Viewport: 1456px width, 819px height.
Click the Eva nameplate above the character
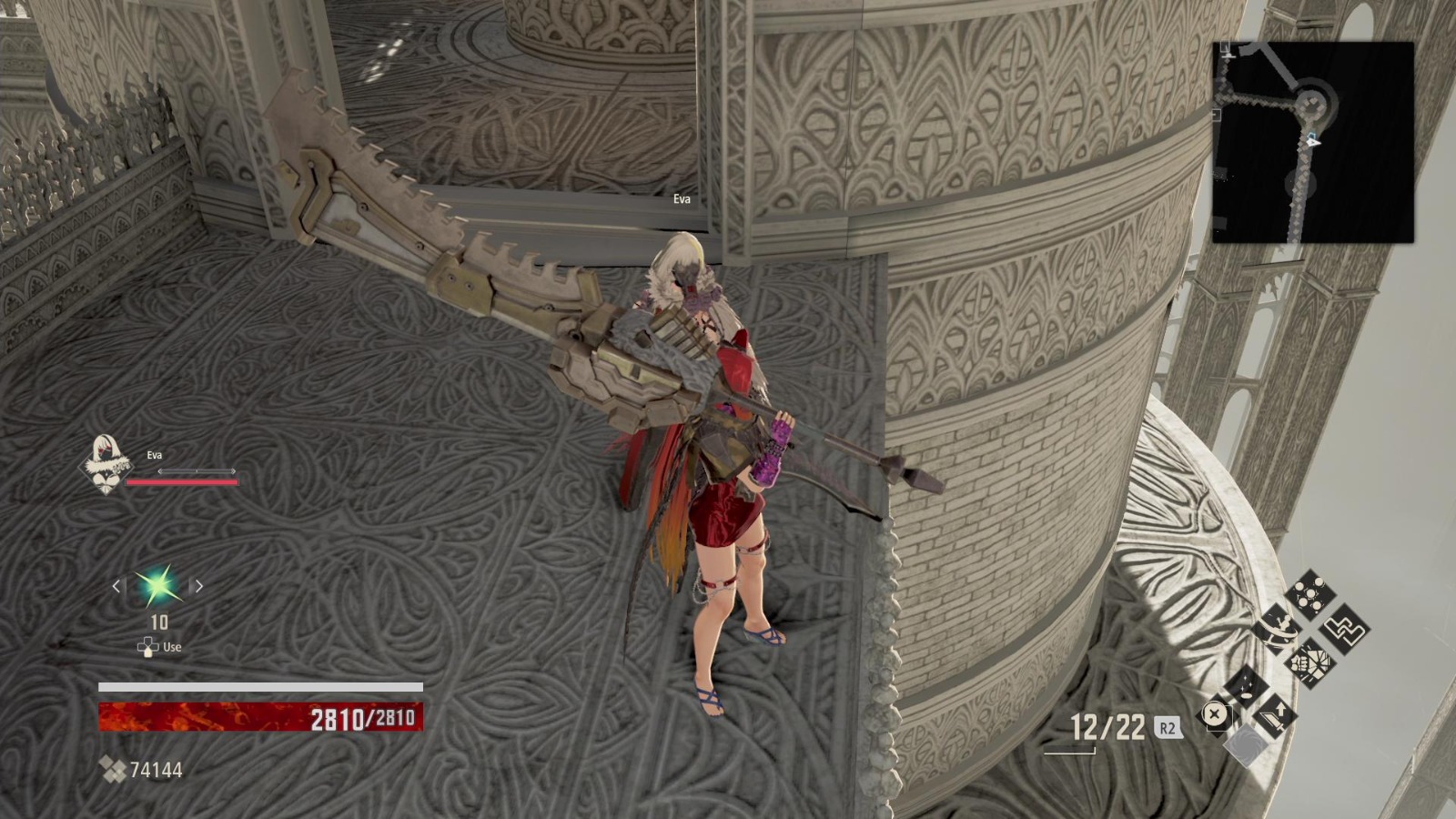click(682, 197)
